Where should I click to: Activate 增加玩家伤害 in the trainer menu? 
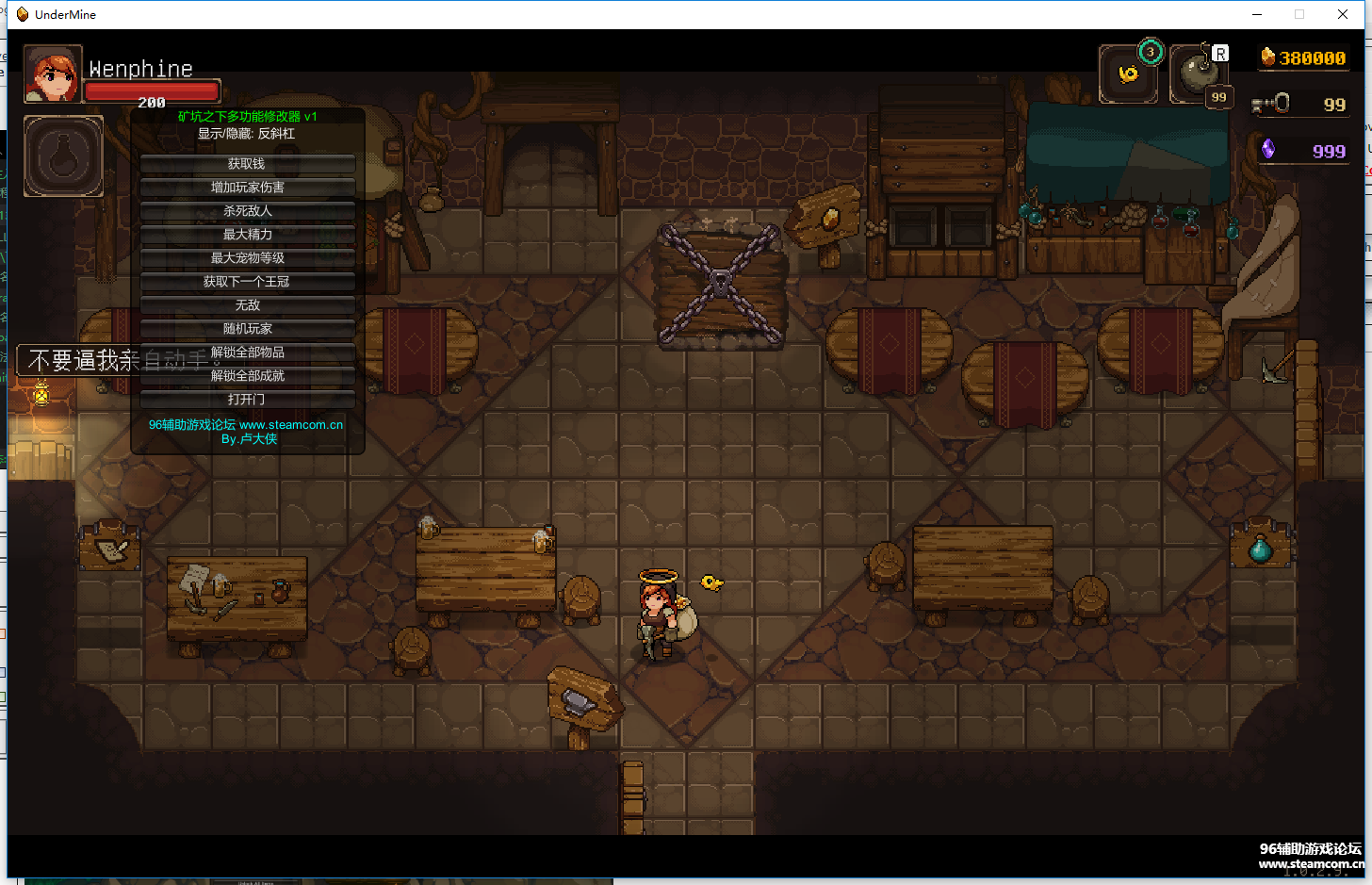pyautogui.click(x=247, y=188)
